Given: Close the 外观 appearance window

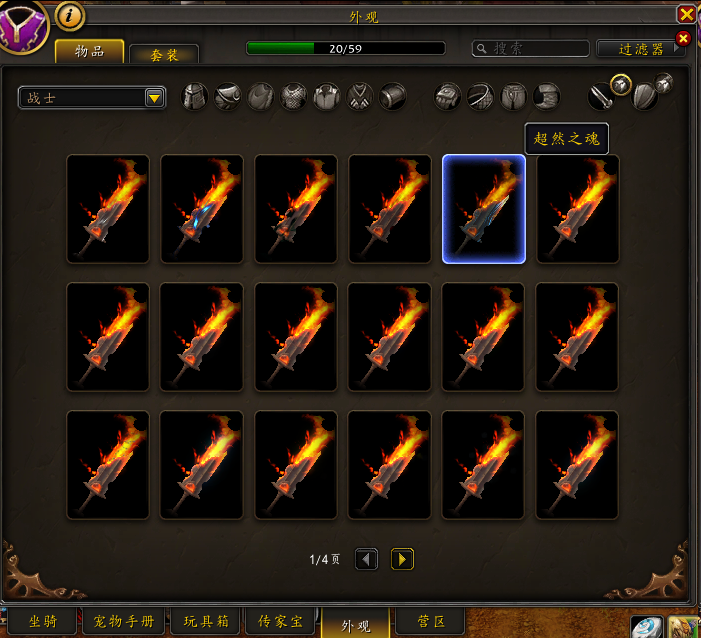Looking at the screenshot, I should pyautogui.click(x=686, y=14).
